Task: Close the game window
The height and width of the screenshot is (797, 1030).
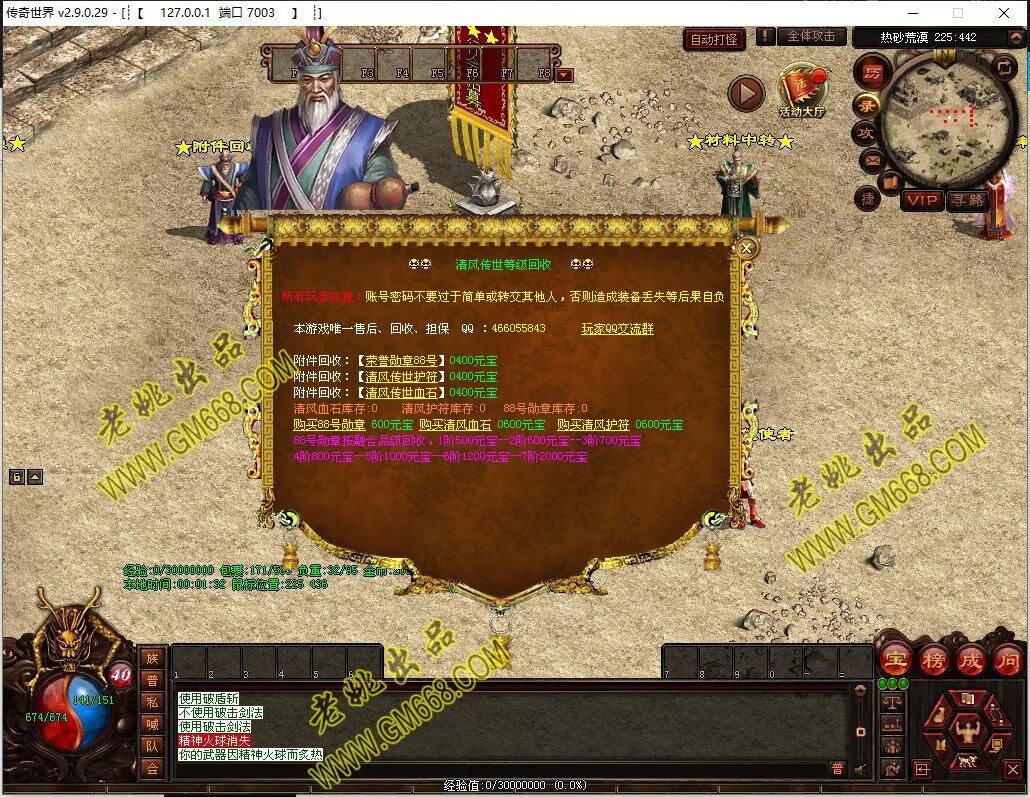Action: [1004, 13]
